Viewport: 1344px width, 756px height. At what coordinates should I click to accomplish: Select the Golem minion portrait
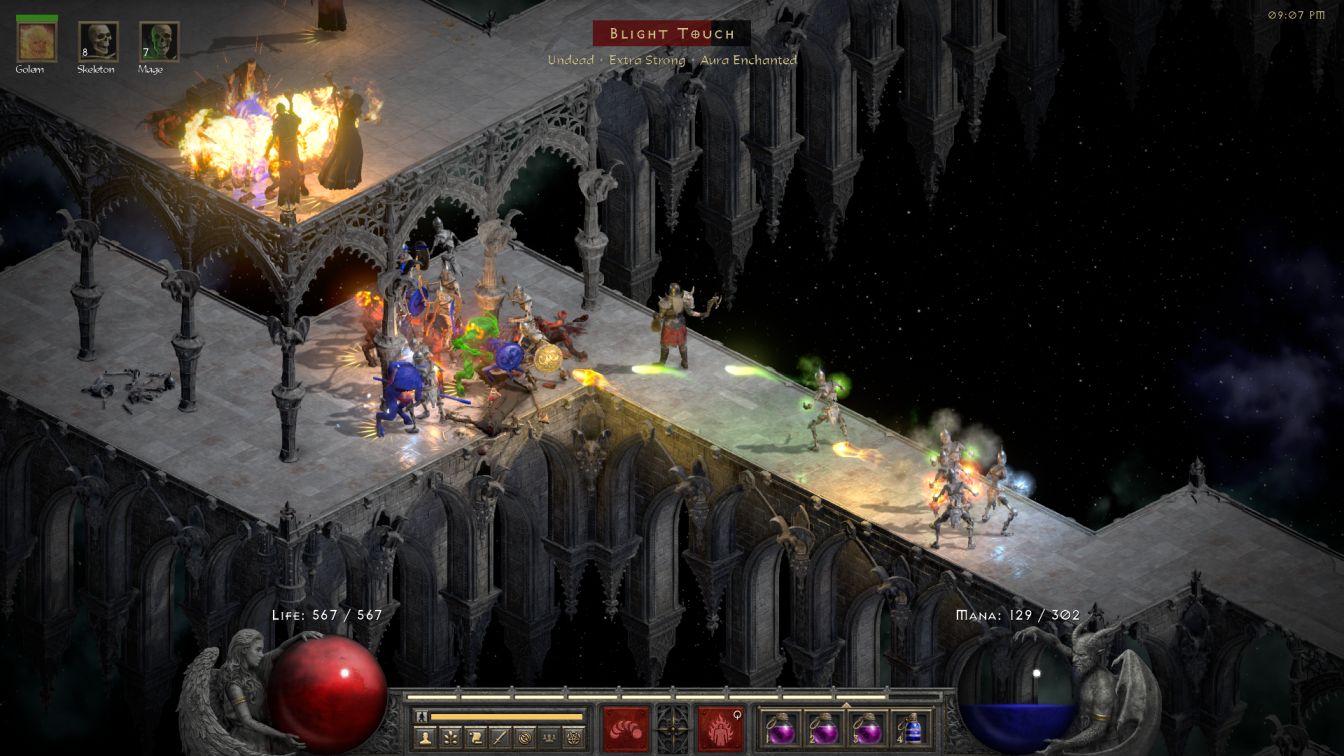pyautogui.click(x=37, y=41)
